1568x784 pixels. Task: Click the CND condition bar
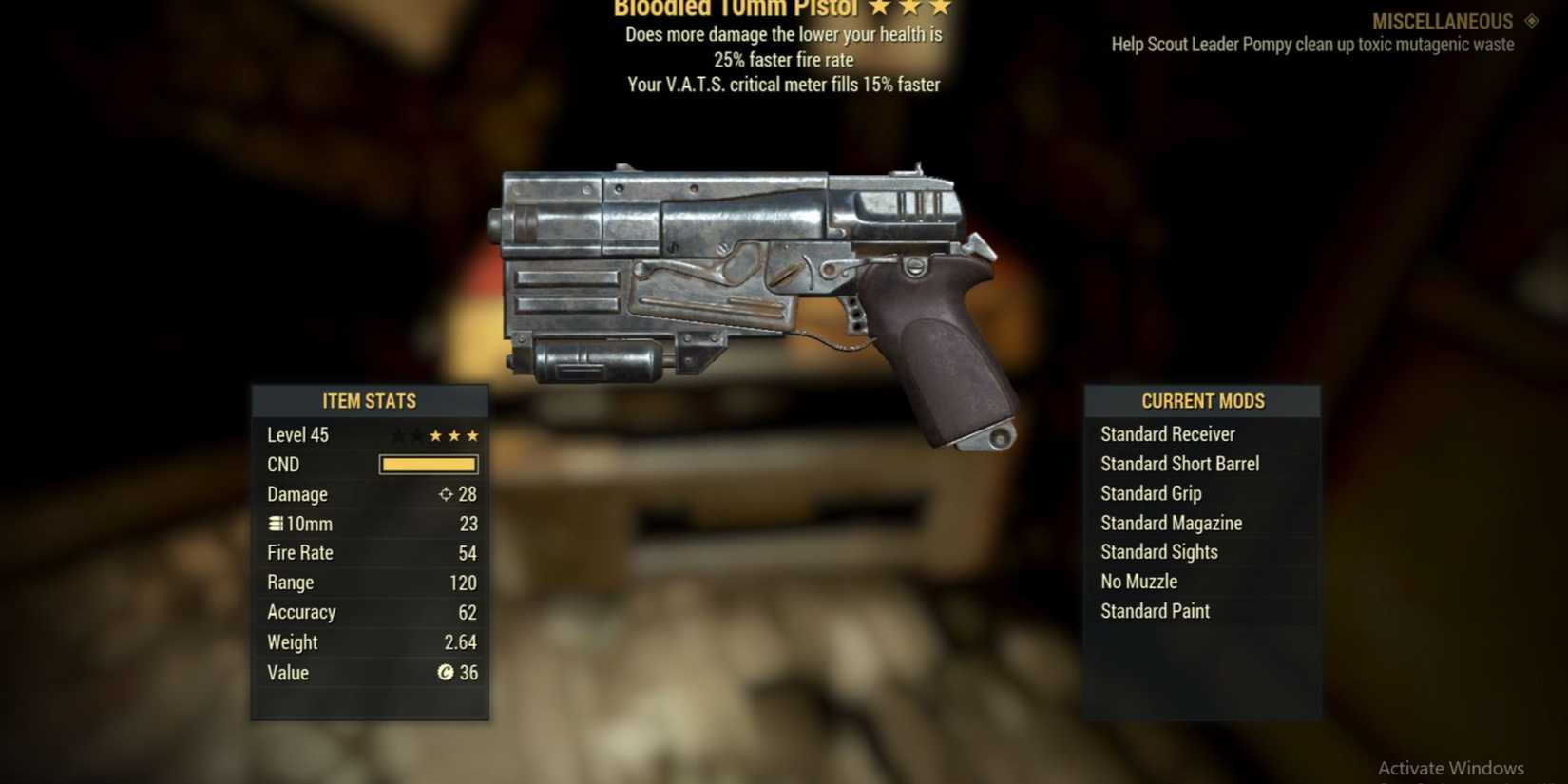428,465
